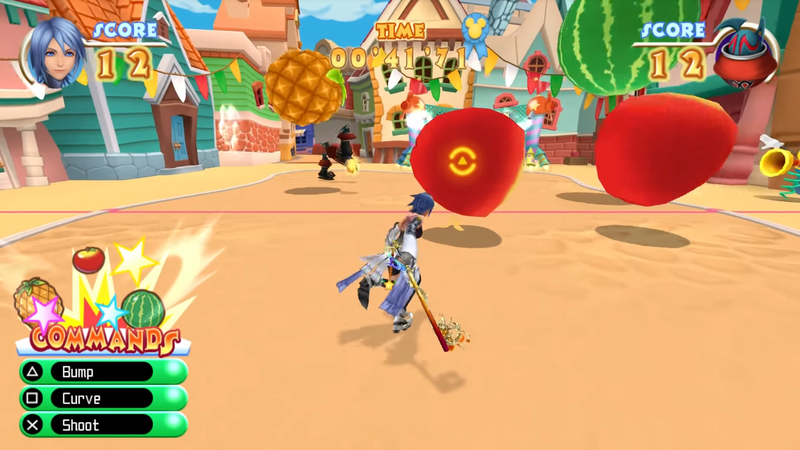Select the Bump command
Viewport: 800px width, 450px height.
[100, 372]
